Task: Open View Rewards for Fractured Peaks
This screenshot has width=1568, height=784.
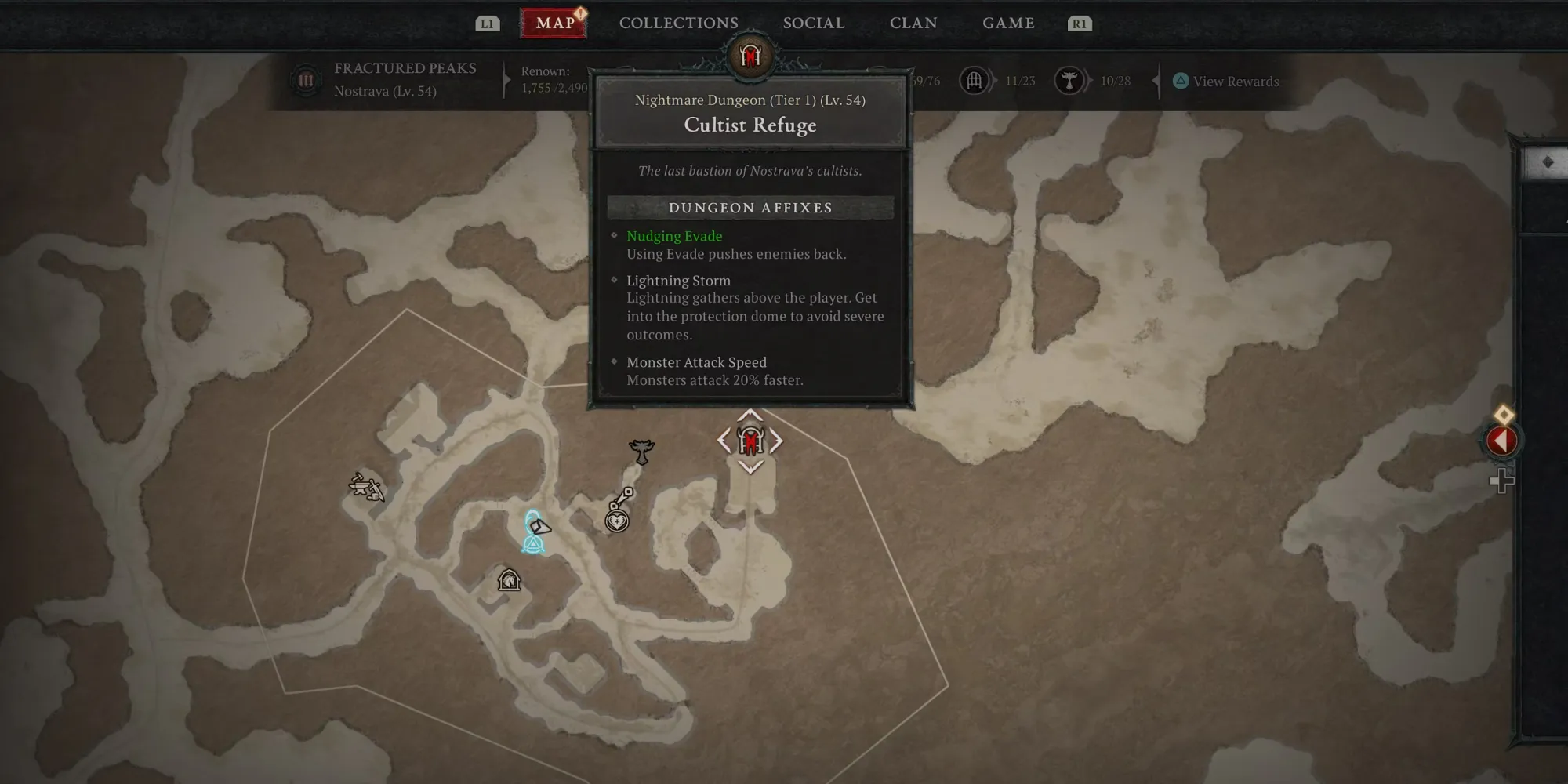Action: point(1226,82)
